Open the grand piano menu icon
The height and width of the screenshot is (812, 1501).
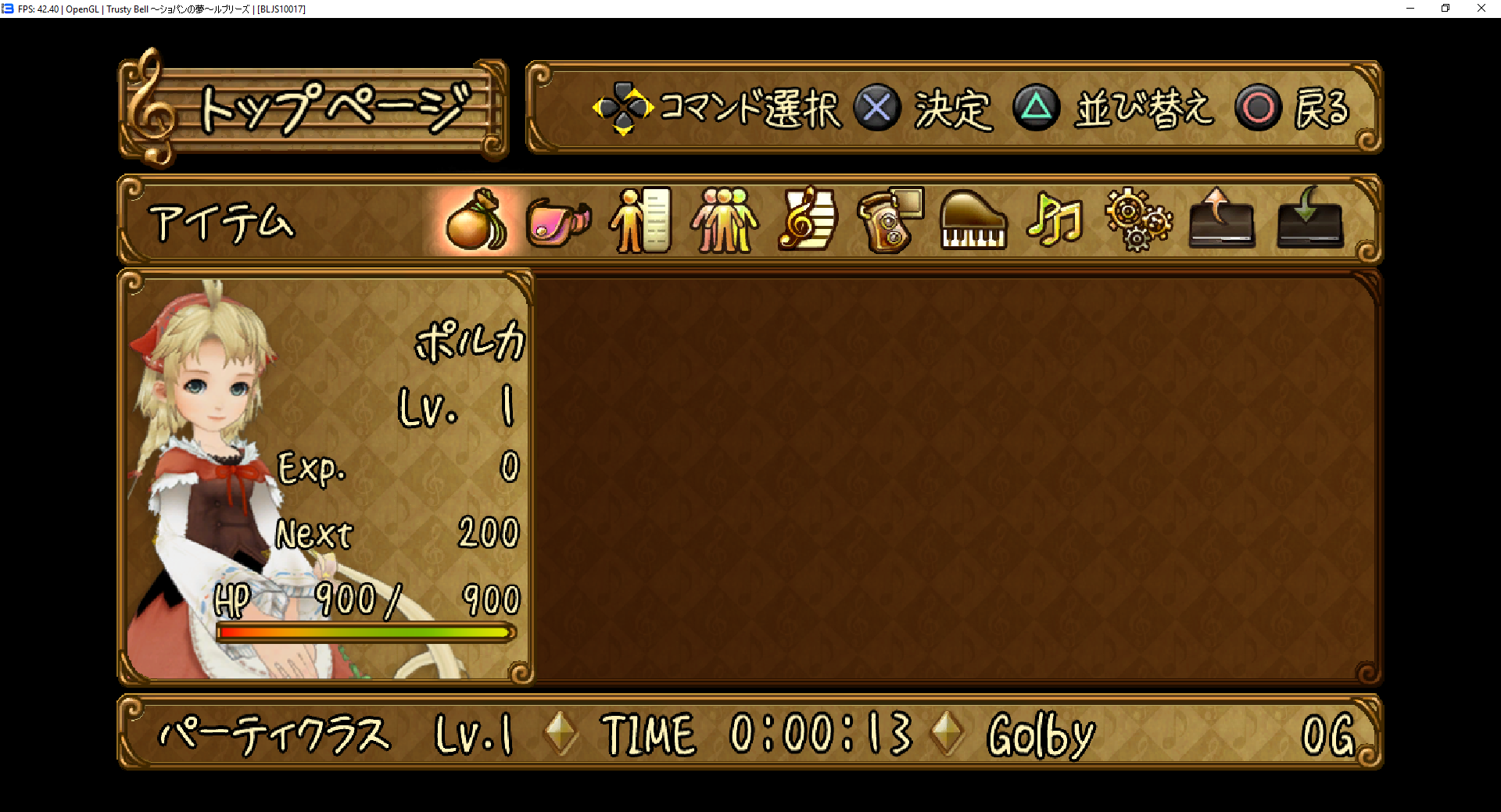tap(973, 221)
